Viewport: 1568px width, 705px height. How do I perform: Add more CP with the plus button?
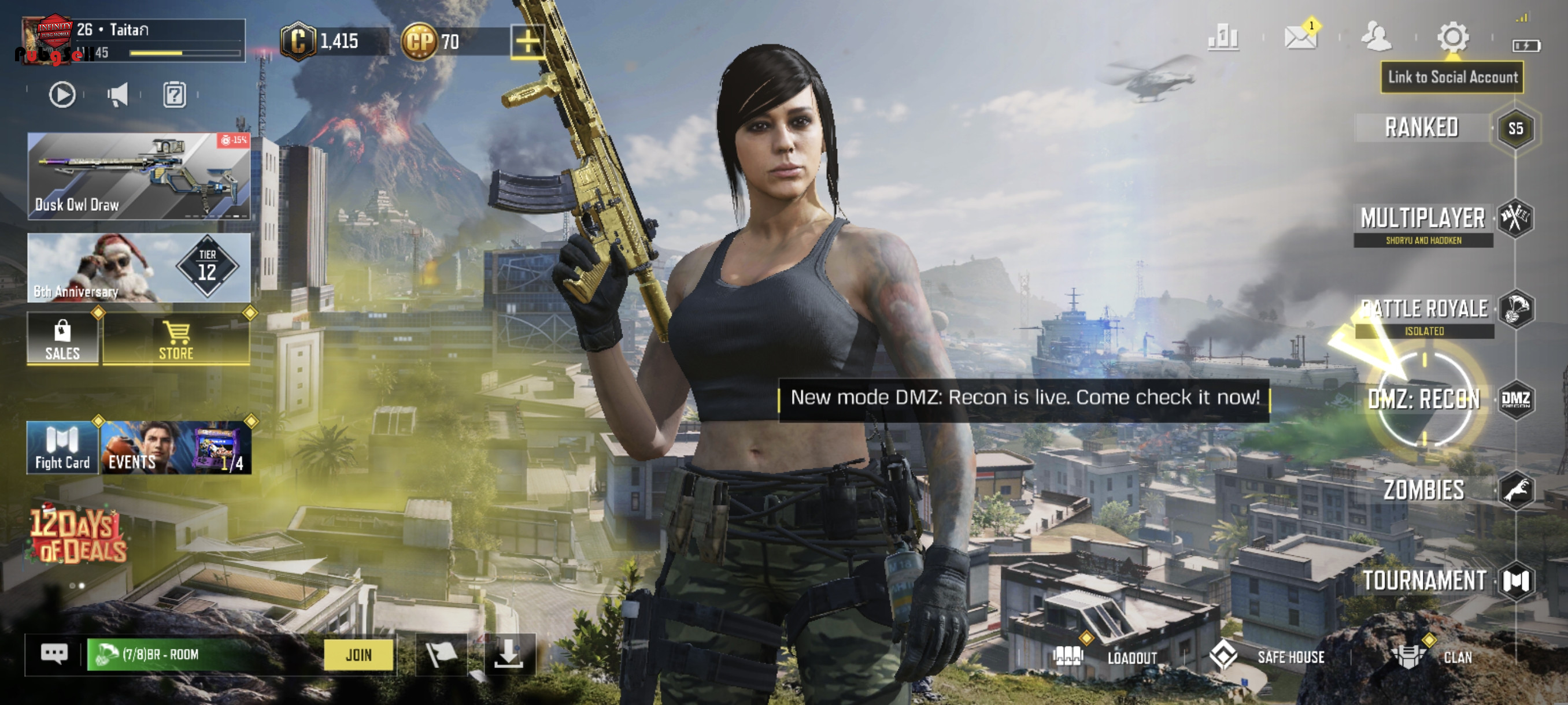[x=527, y=42]
